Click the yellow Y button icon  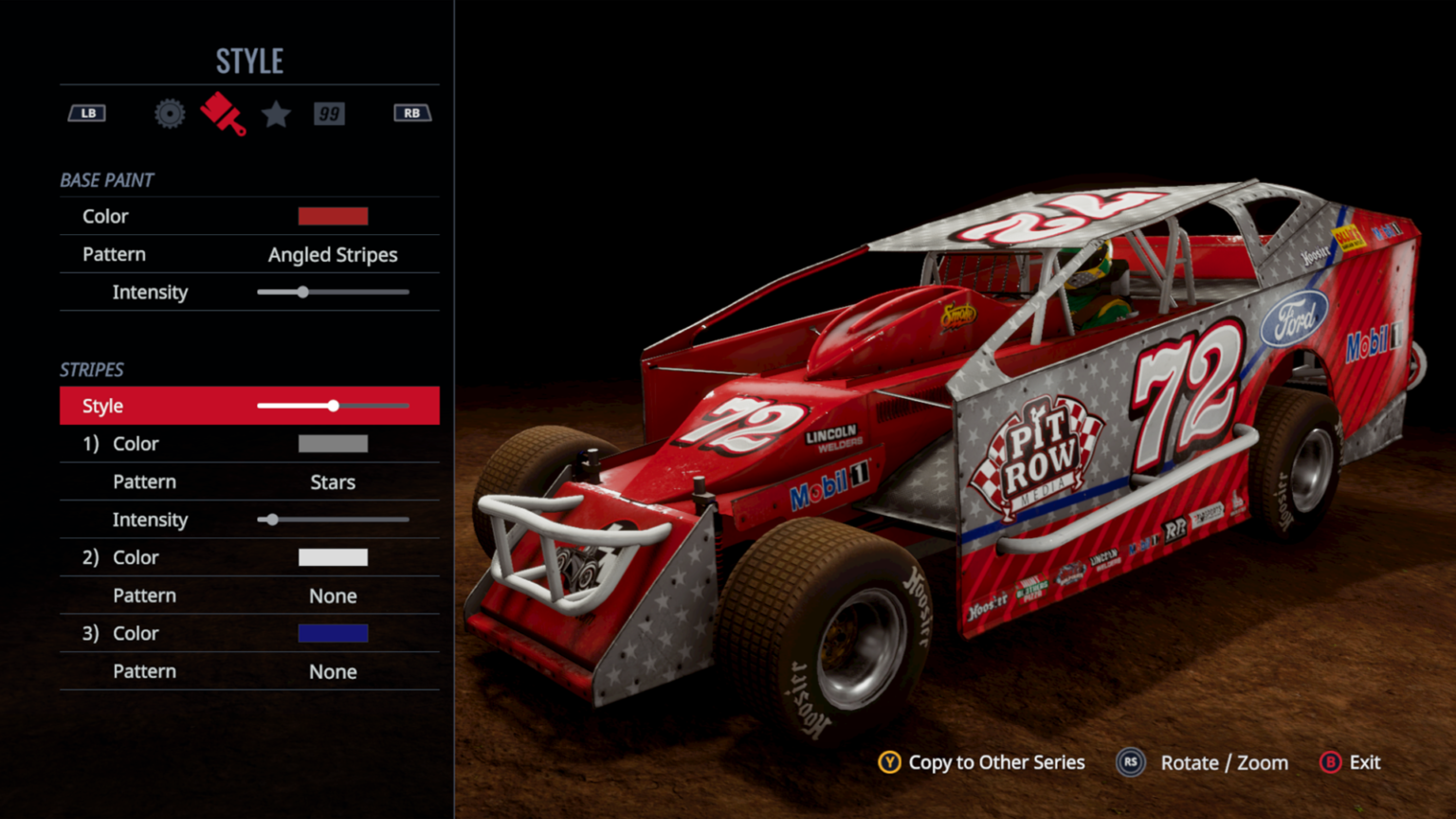[891, 762]
